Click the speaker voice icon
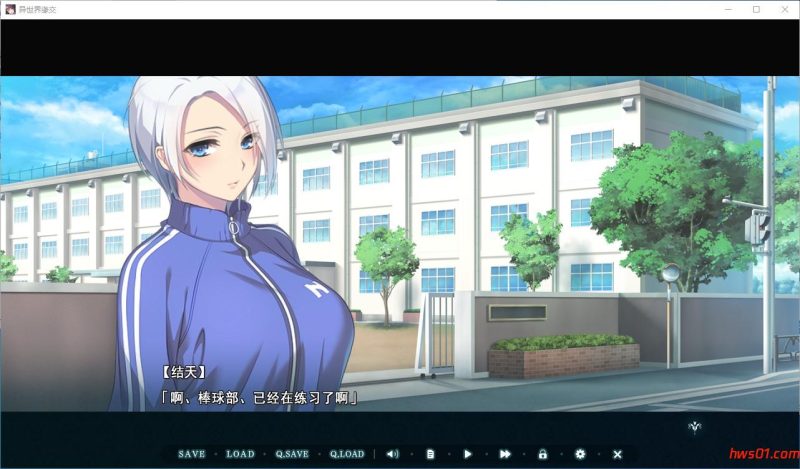This screenshot has width=800, height=469. [x=392, y=454]
